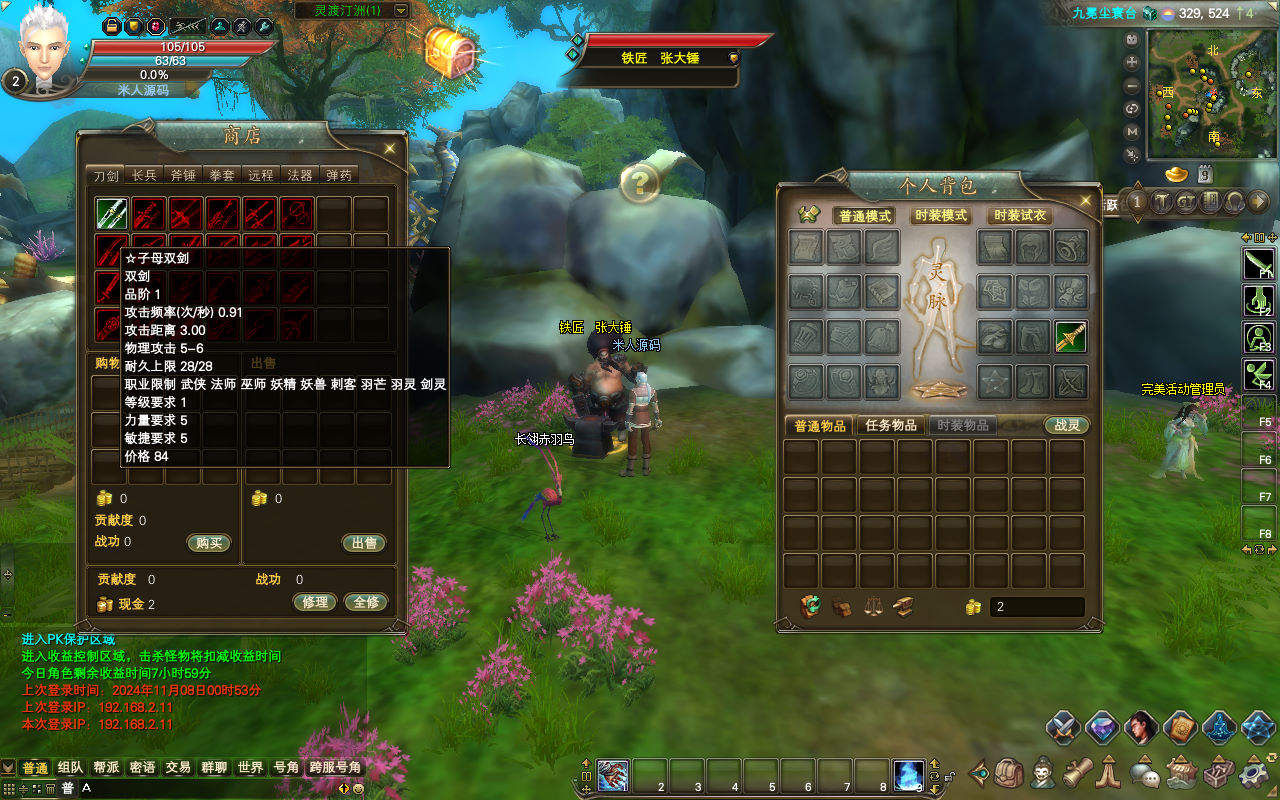Repair everything with 全修 button

tap(367, 602)
